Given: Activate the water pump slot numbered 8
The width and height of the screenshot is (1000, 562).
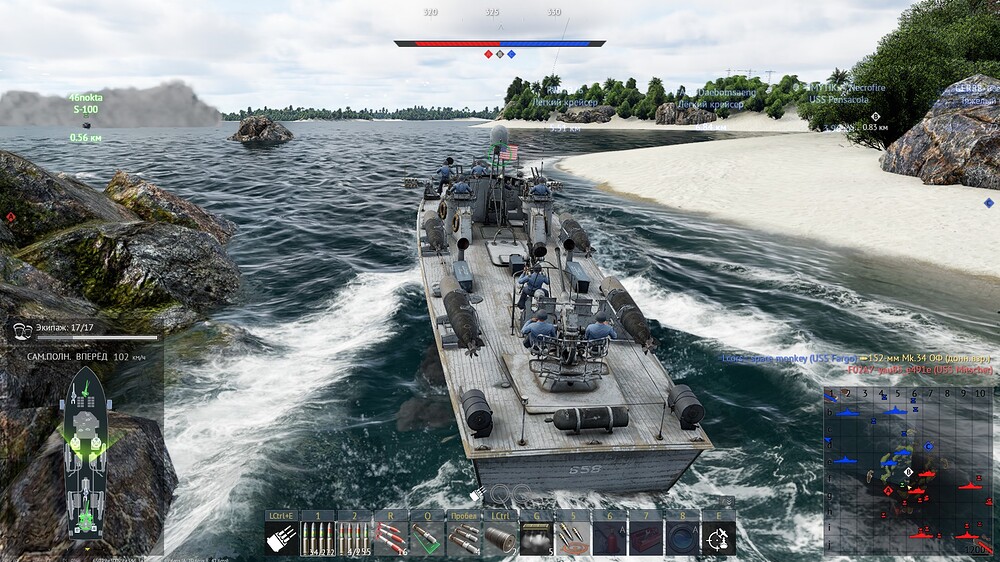Looking at the screenshot, I should (x=682, y=538).
